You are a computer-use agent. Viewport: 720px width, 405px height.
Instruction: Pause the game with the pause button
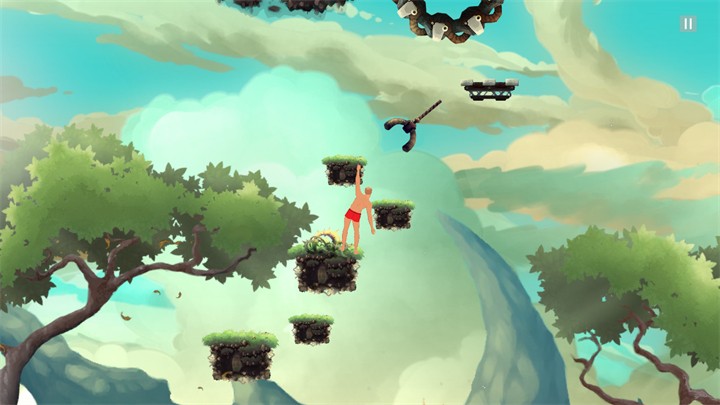688,23
